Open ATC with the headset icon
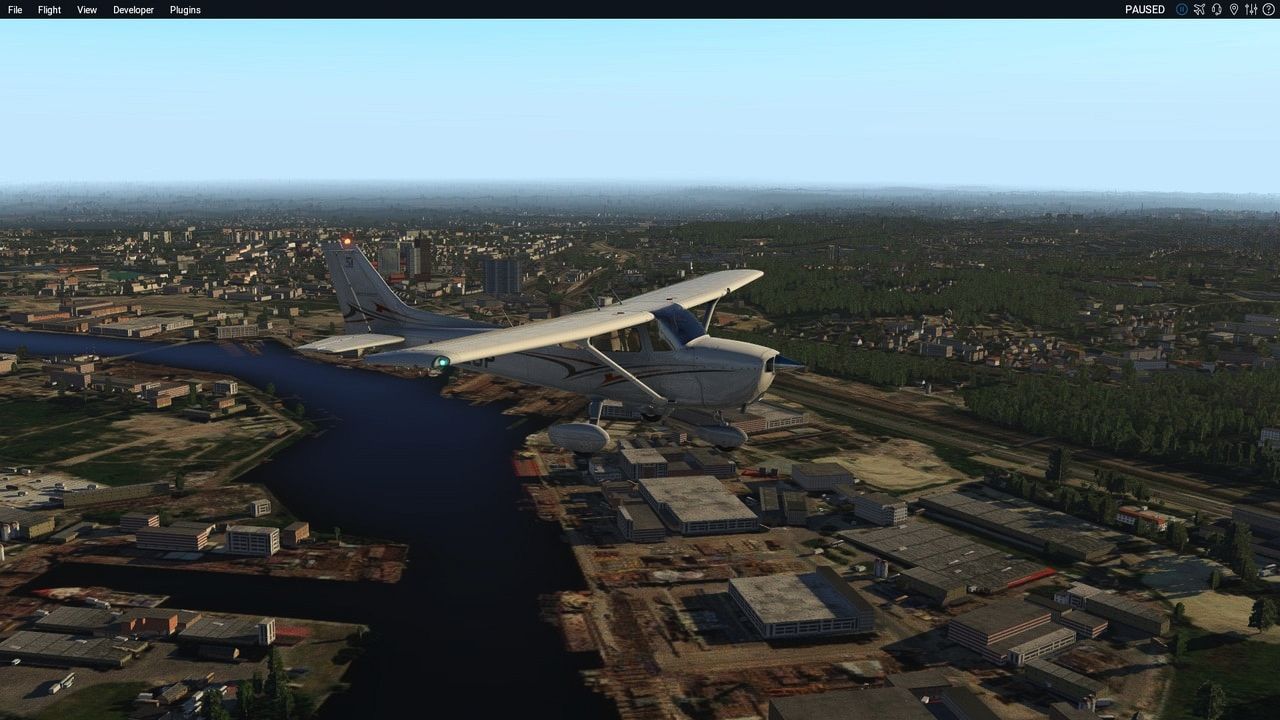The height and width of the screenshot is (720, 1280). (x=1216, y=9)
